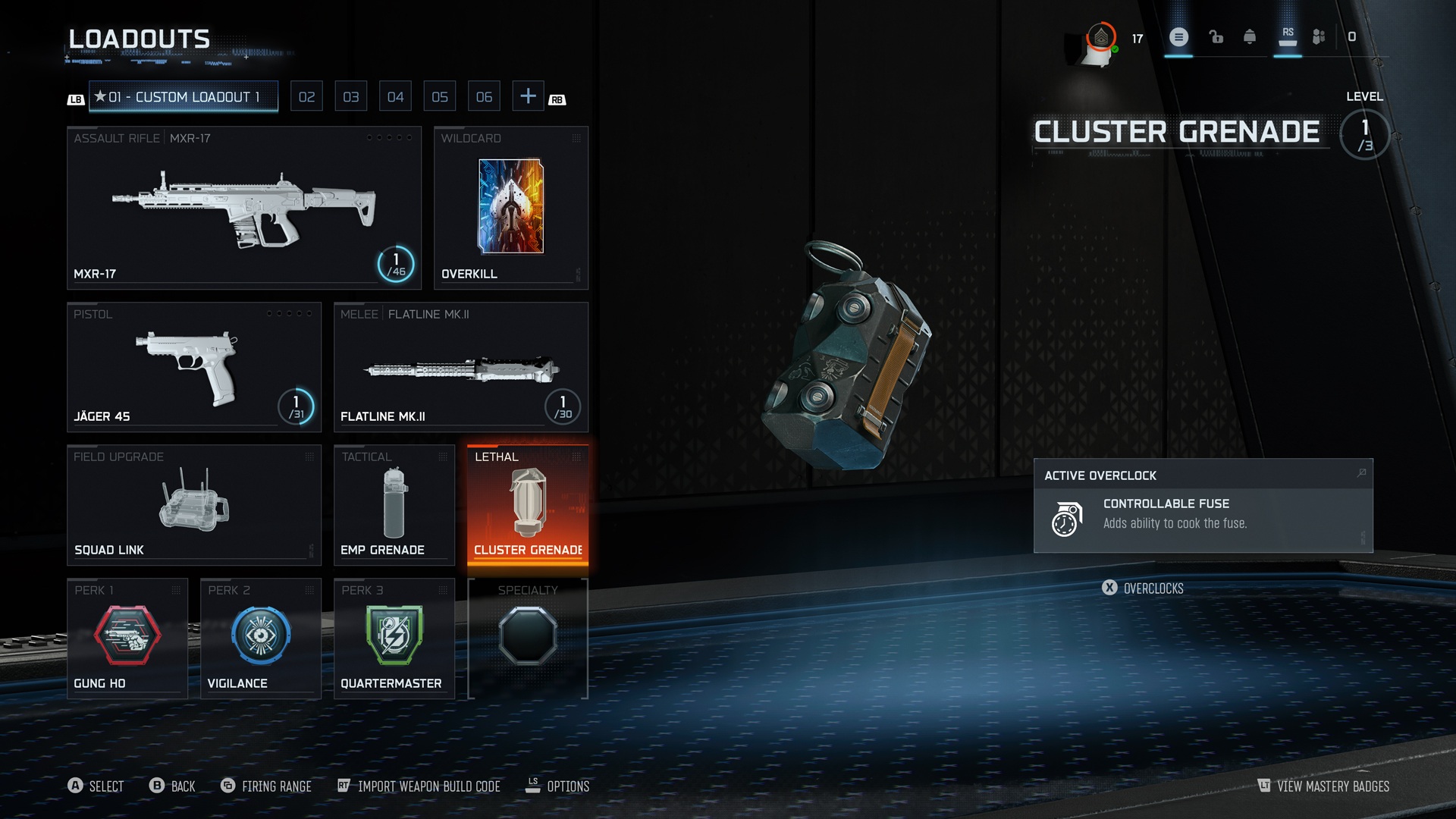The width and height of the screenshot is (1456, 819).
Task: Select the EMP Grenade tactical slot
Action: [x=394, y=504]
